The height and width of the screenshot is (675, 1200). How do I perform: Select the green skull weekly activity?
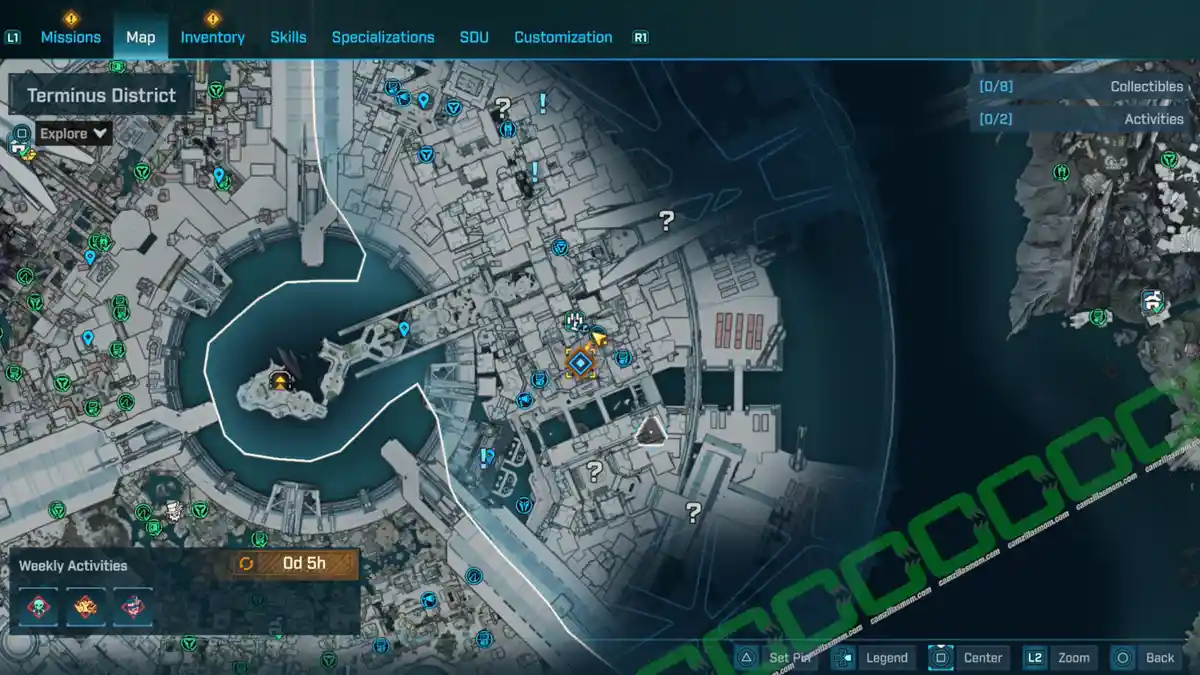39,607
